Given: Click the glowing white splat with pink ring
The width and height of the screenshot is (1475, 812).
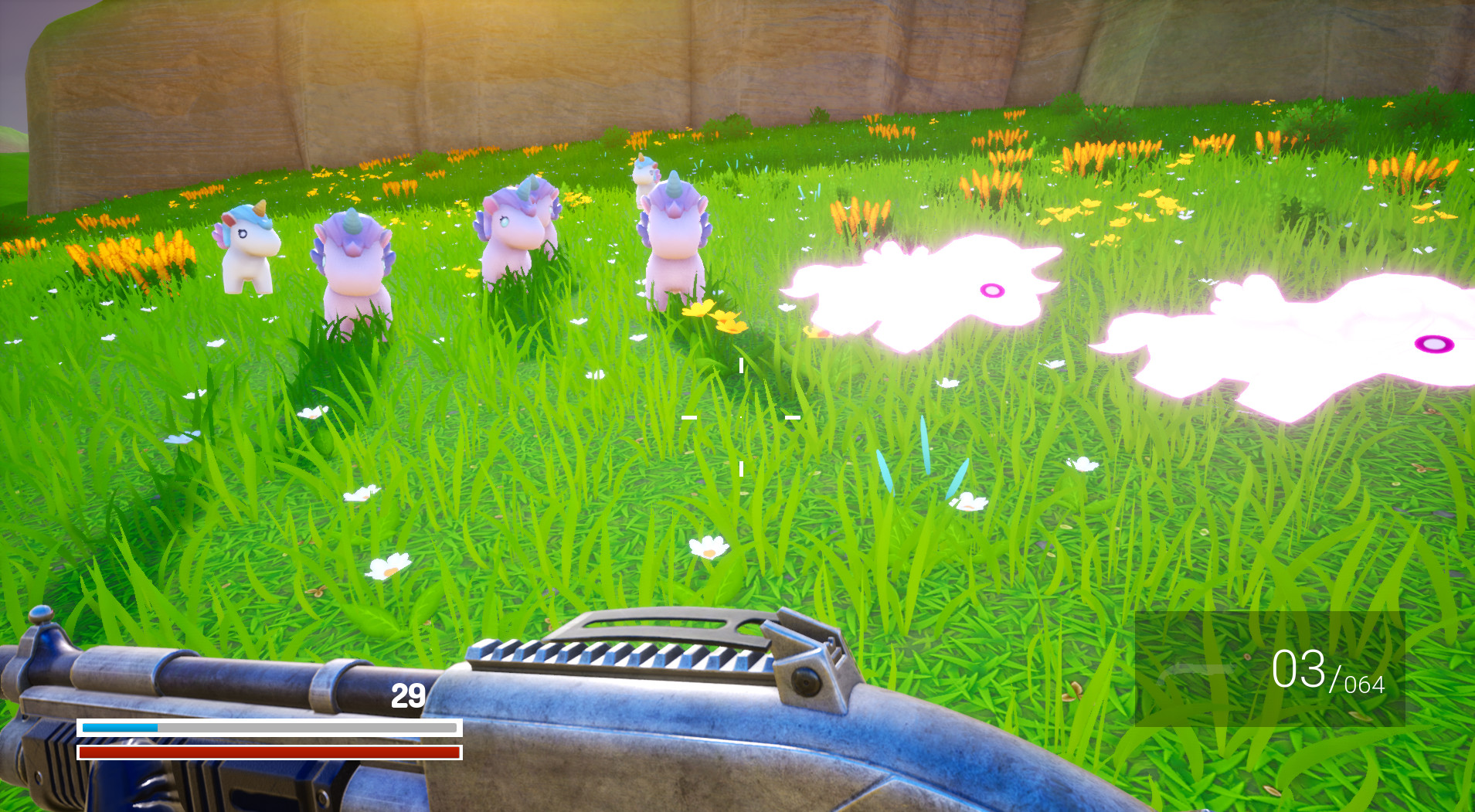Looking at the screenshot, I should coord(991,290).
